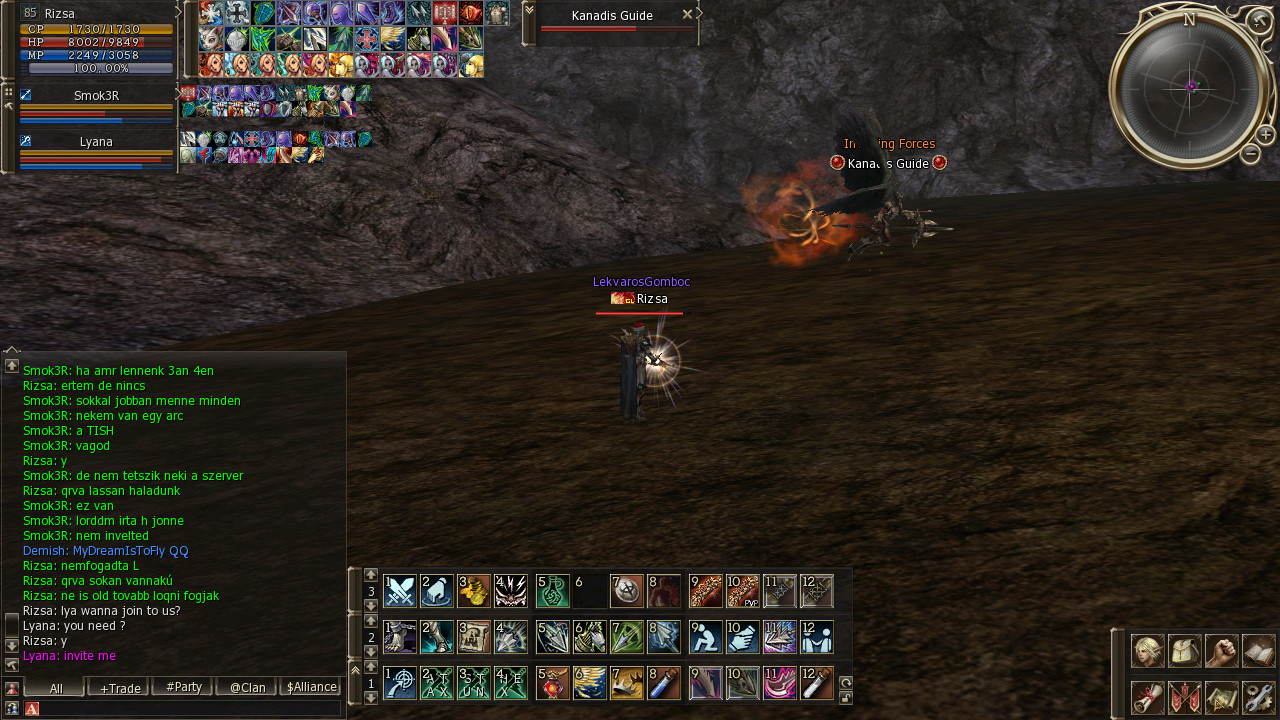Open the quest scroll icon

(x=1147, y=697)
